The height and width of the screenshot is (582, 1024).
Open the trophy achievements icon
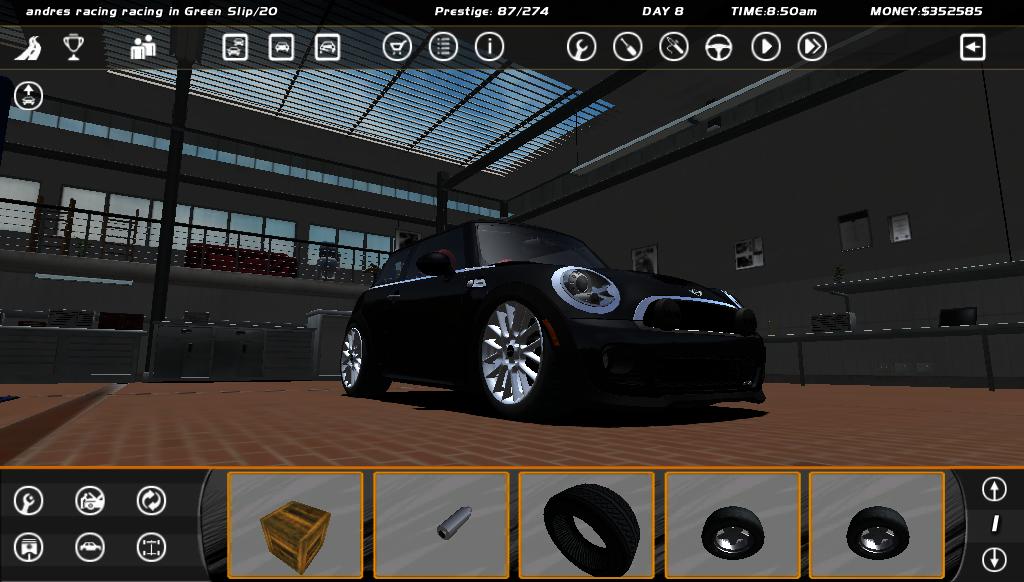coord(73,47)
